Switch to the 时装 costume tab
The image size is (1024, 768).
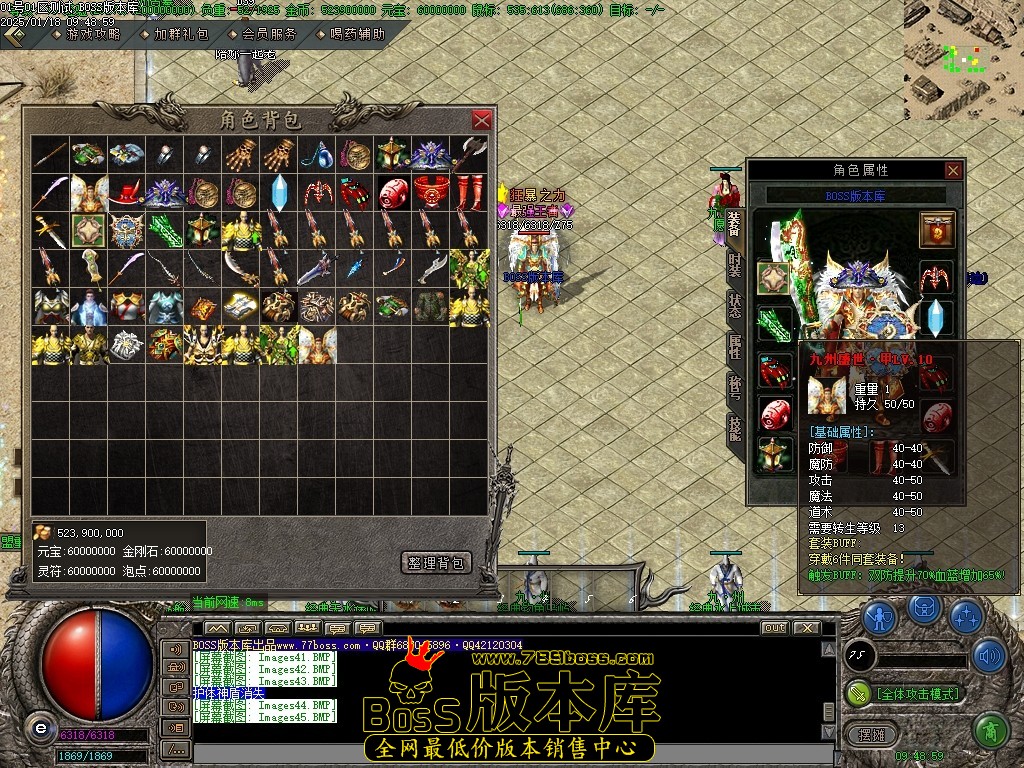735,265
